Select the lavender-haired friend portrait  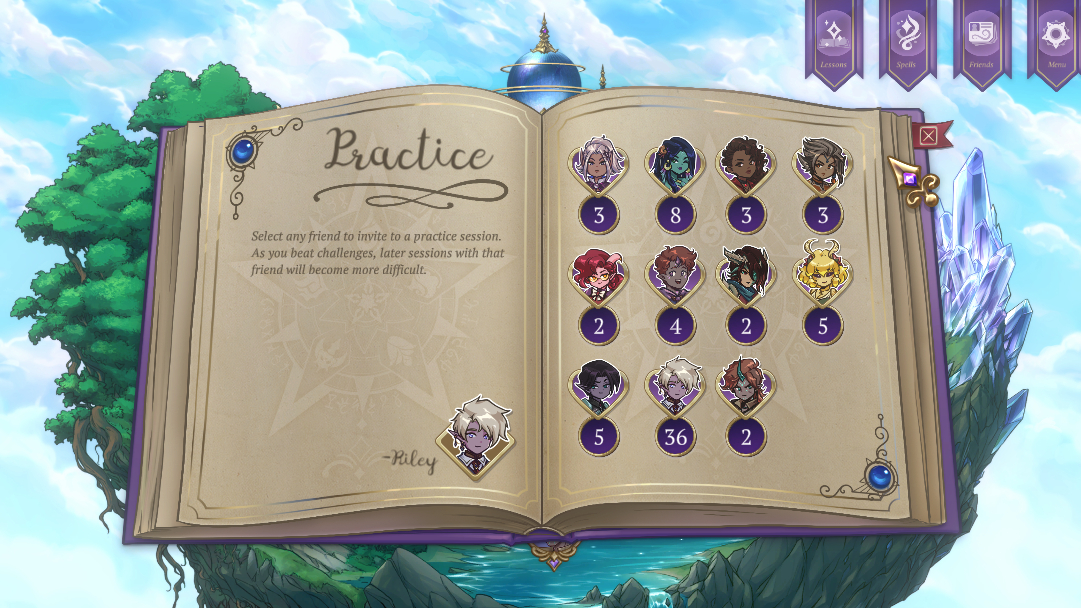click(598, 165)
